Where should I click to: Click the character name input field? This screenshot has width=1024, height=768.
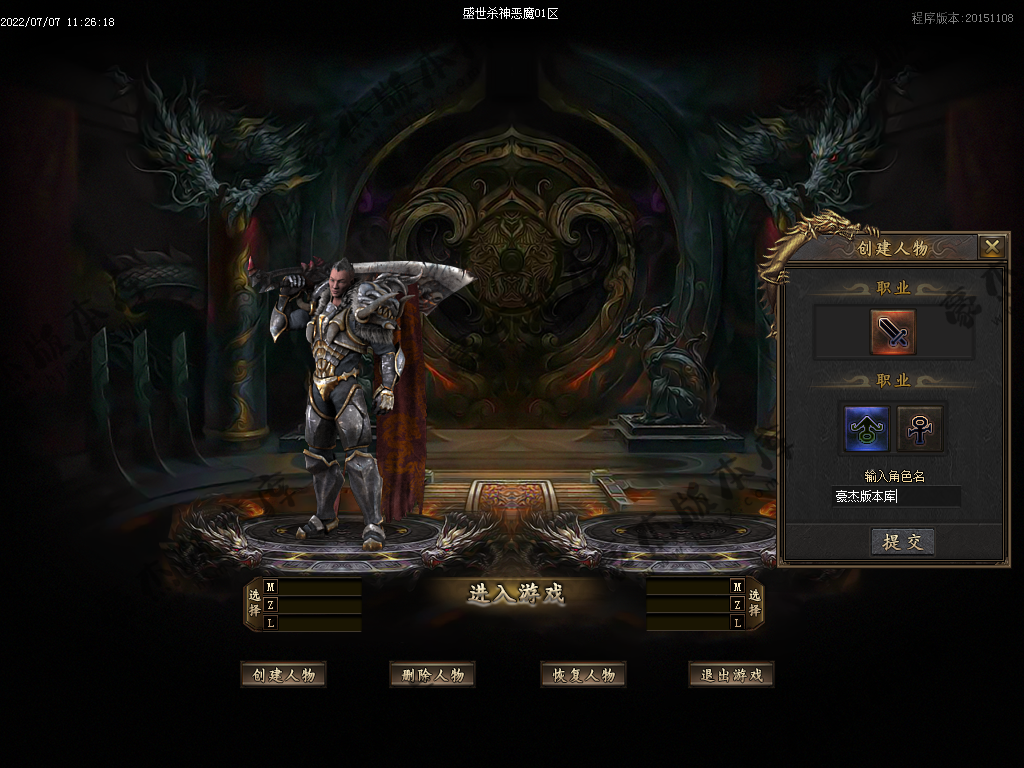click(896, 496)
